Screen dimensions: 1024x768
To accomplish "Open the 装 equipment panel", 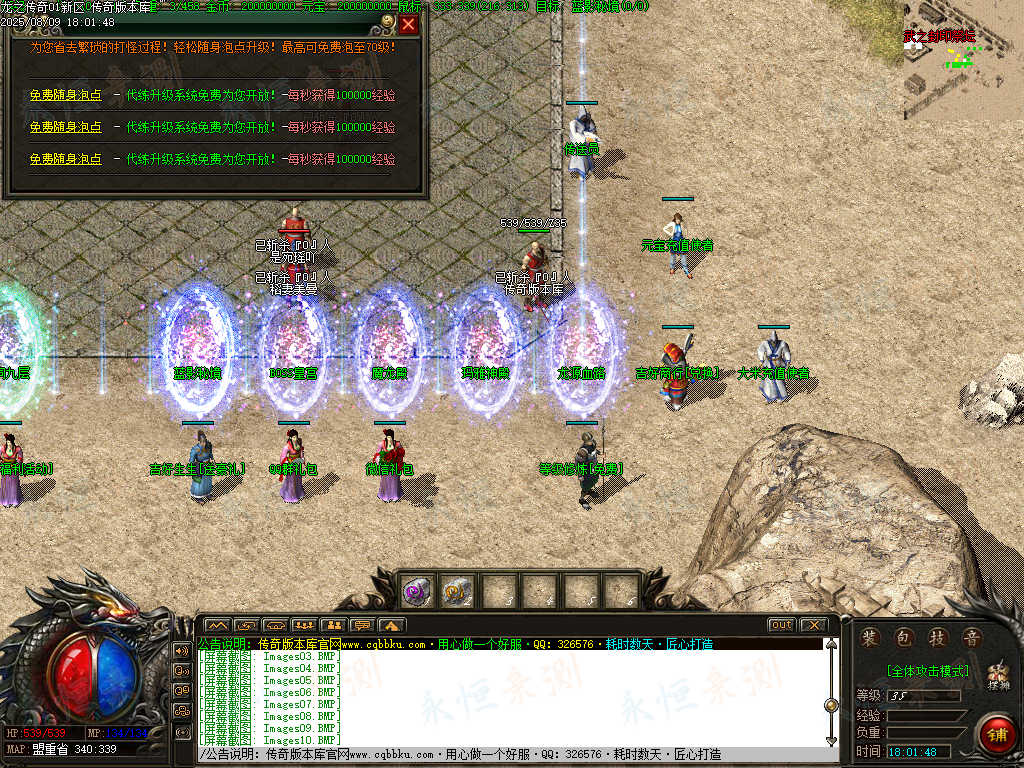I will (x=871, y=638).
